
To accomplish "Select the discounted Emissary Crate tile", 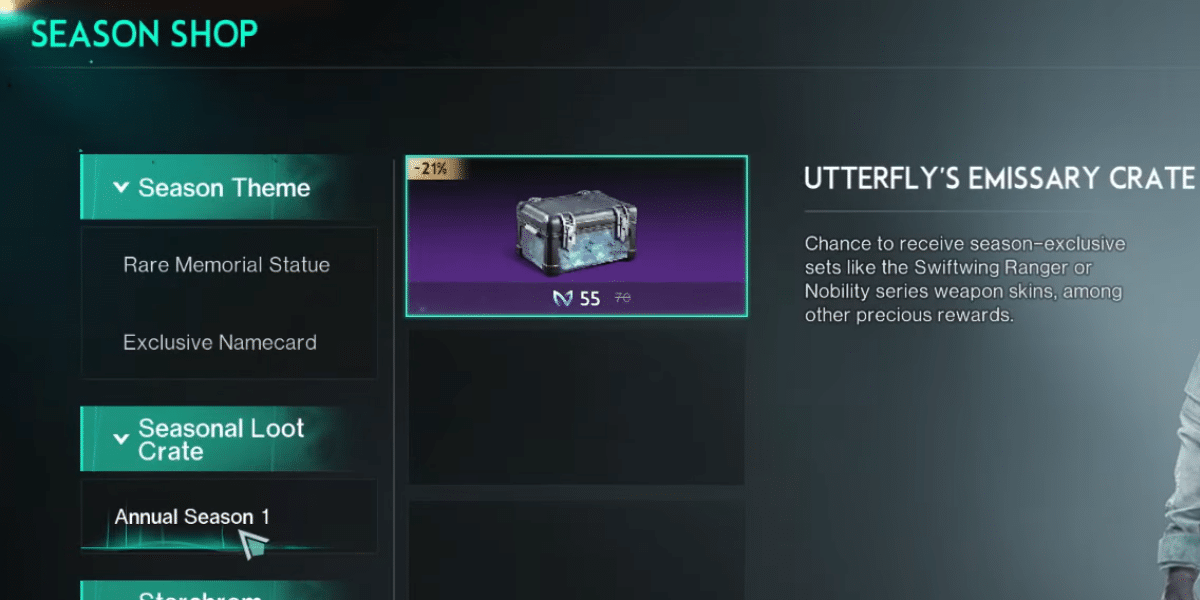I will (576, 236).
